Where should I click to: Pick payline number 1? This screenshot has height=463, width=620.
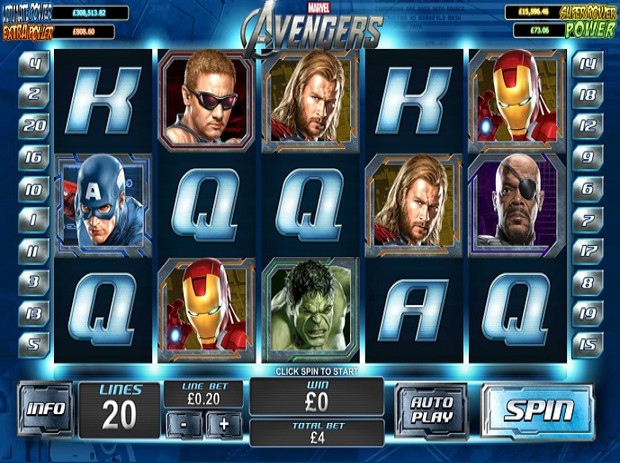pos(35,219)
